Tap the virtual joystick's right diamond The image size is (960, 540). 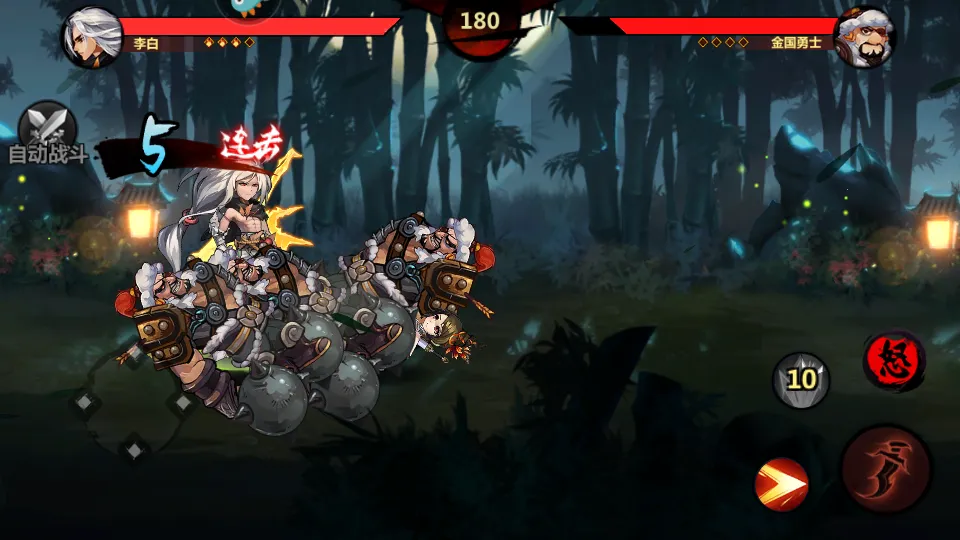tap(183, 402)
